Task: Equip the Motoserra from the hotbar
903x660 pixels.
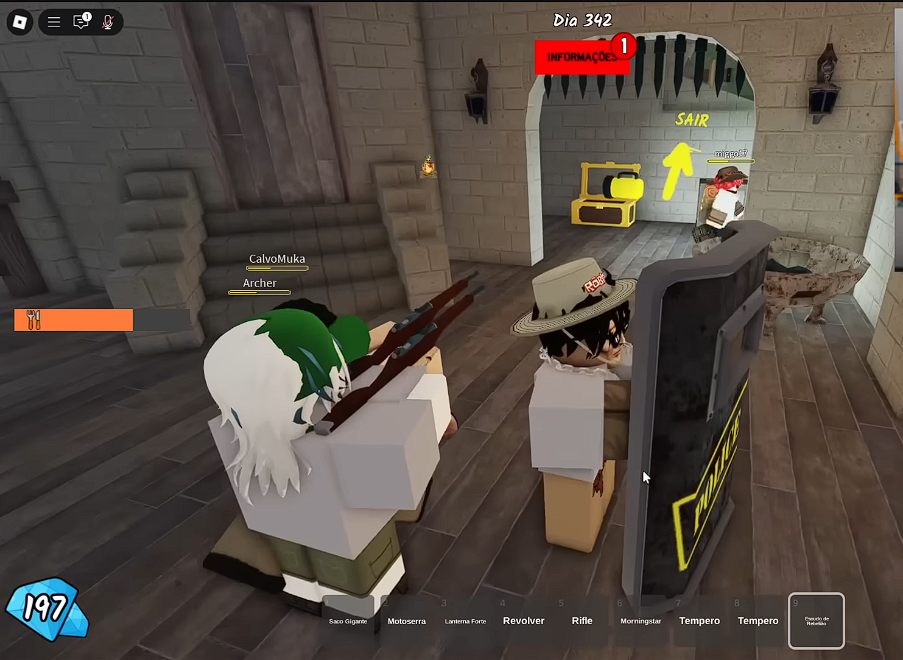Action: click(x=406, y=620)
